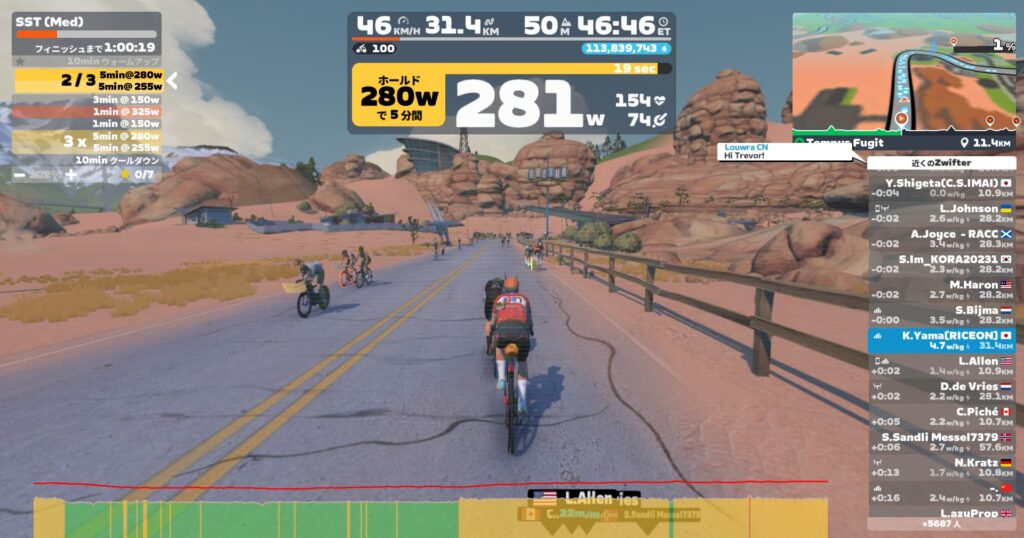Image resolution: width=1024 pixels, height=538 pixels.
Task: Select Y.Shigeta(C.S.IMAI) in the nearby riders list
Action: 941,187
